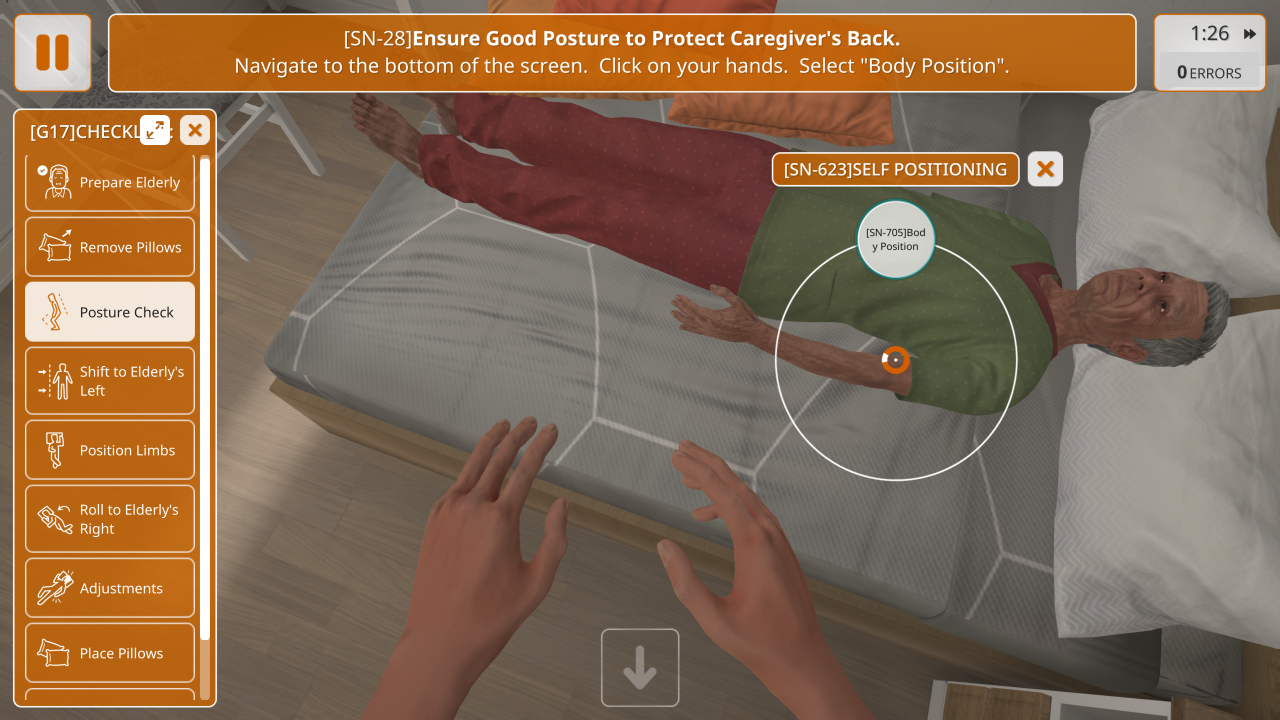Open the Position Limbs step
The height and width of the screenshot is (720, 1280).
pos(110,450)
